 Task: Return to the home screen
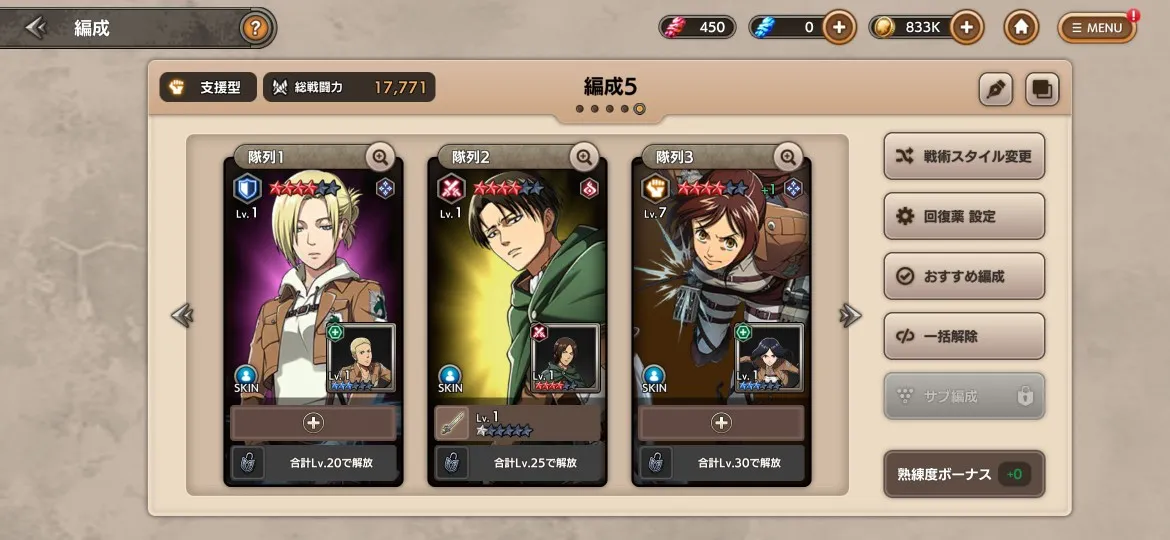point(1021,28)
